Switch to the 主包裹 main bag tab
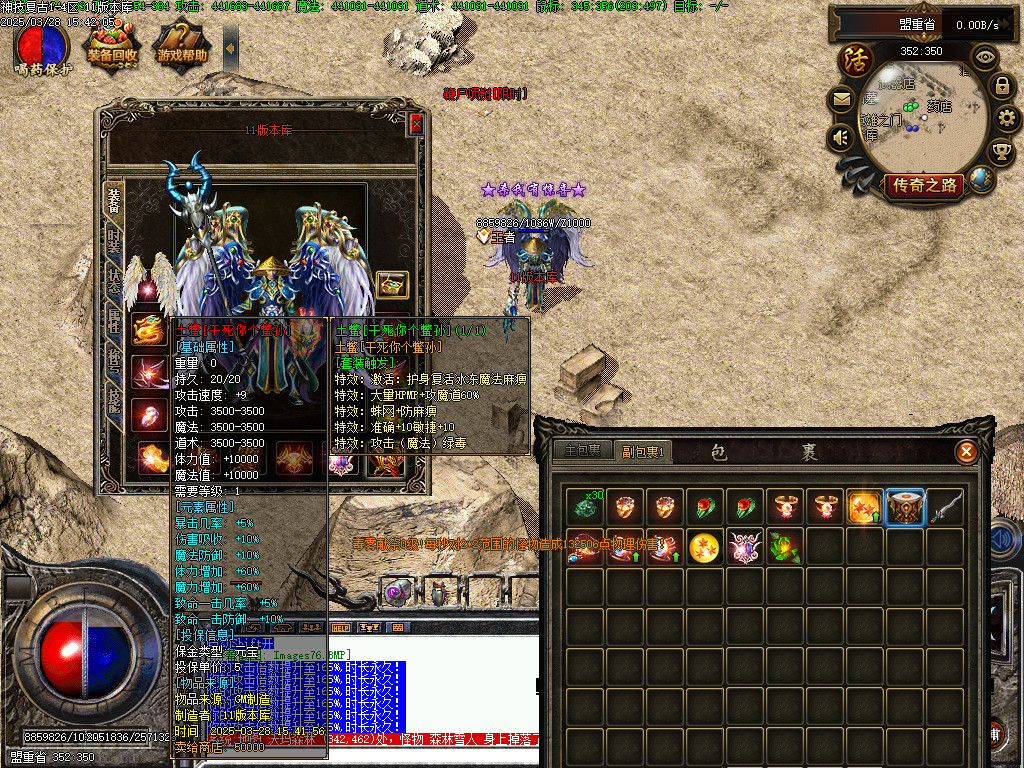This screenshot has height=768, width=1024. (x=582, y=451)
